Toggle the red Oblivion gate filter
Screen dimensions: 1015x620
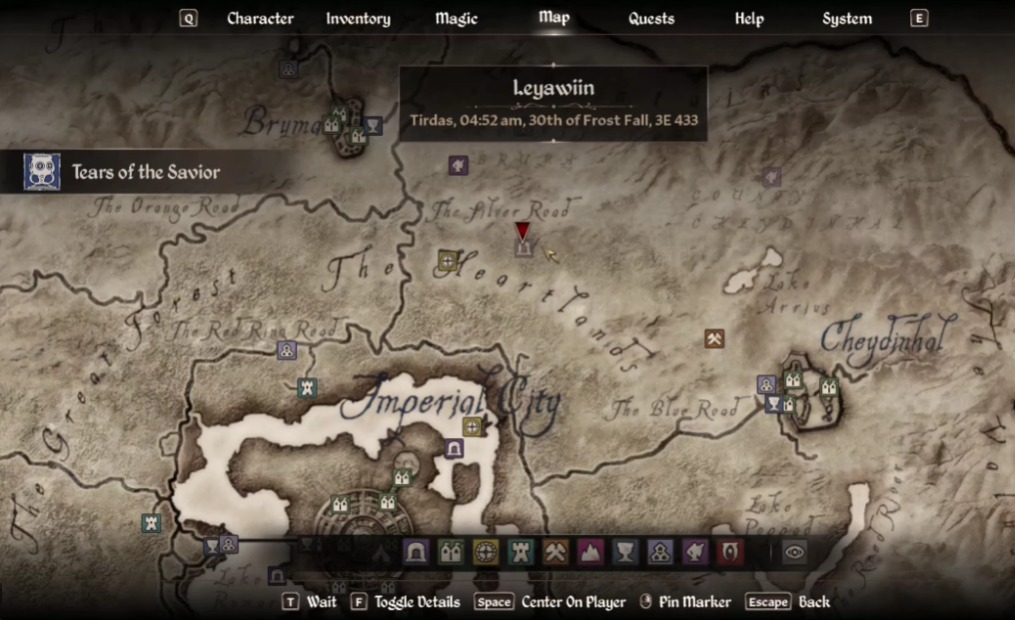[730, 552]
